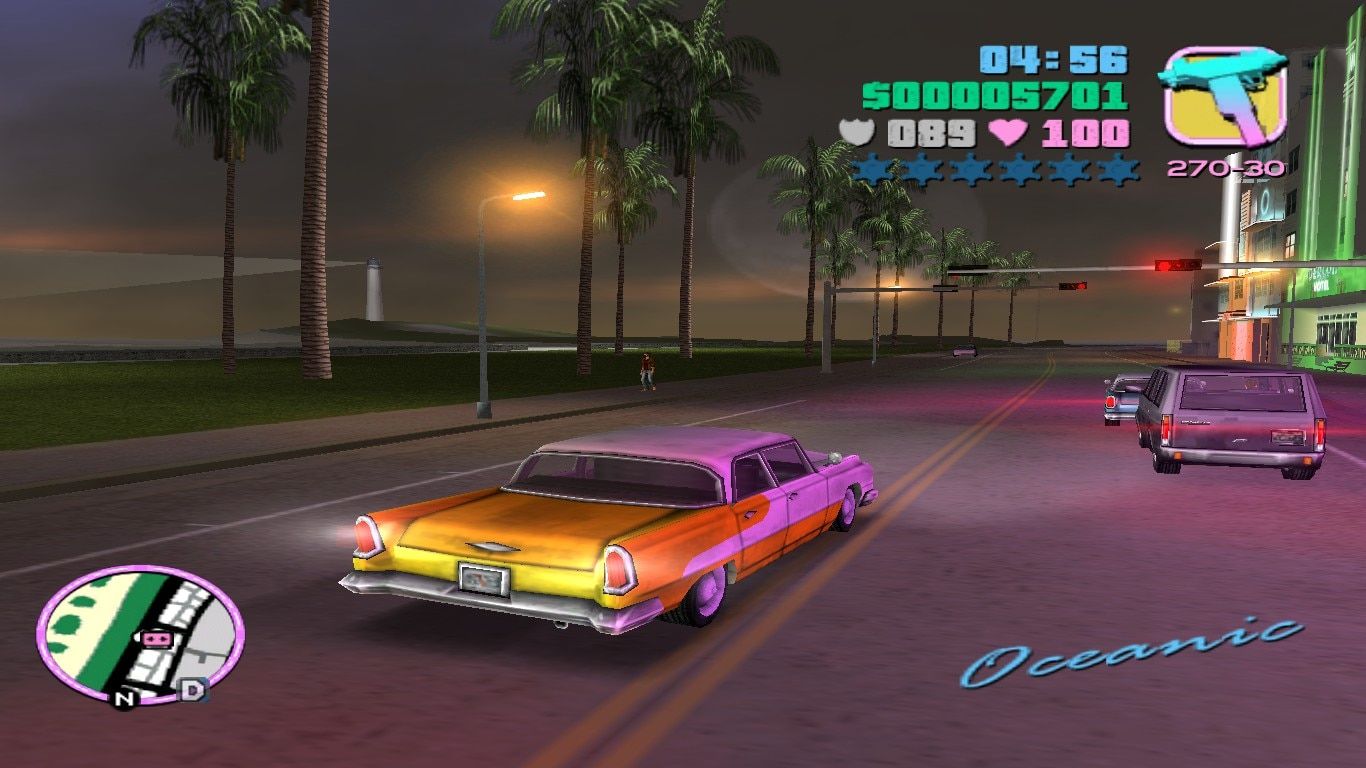Screen dimensions: 1366x768
Task: Click the money counter showing $00005701
Action: [997, 95]
